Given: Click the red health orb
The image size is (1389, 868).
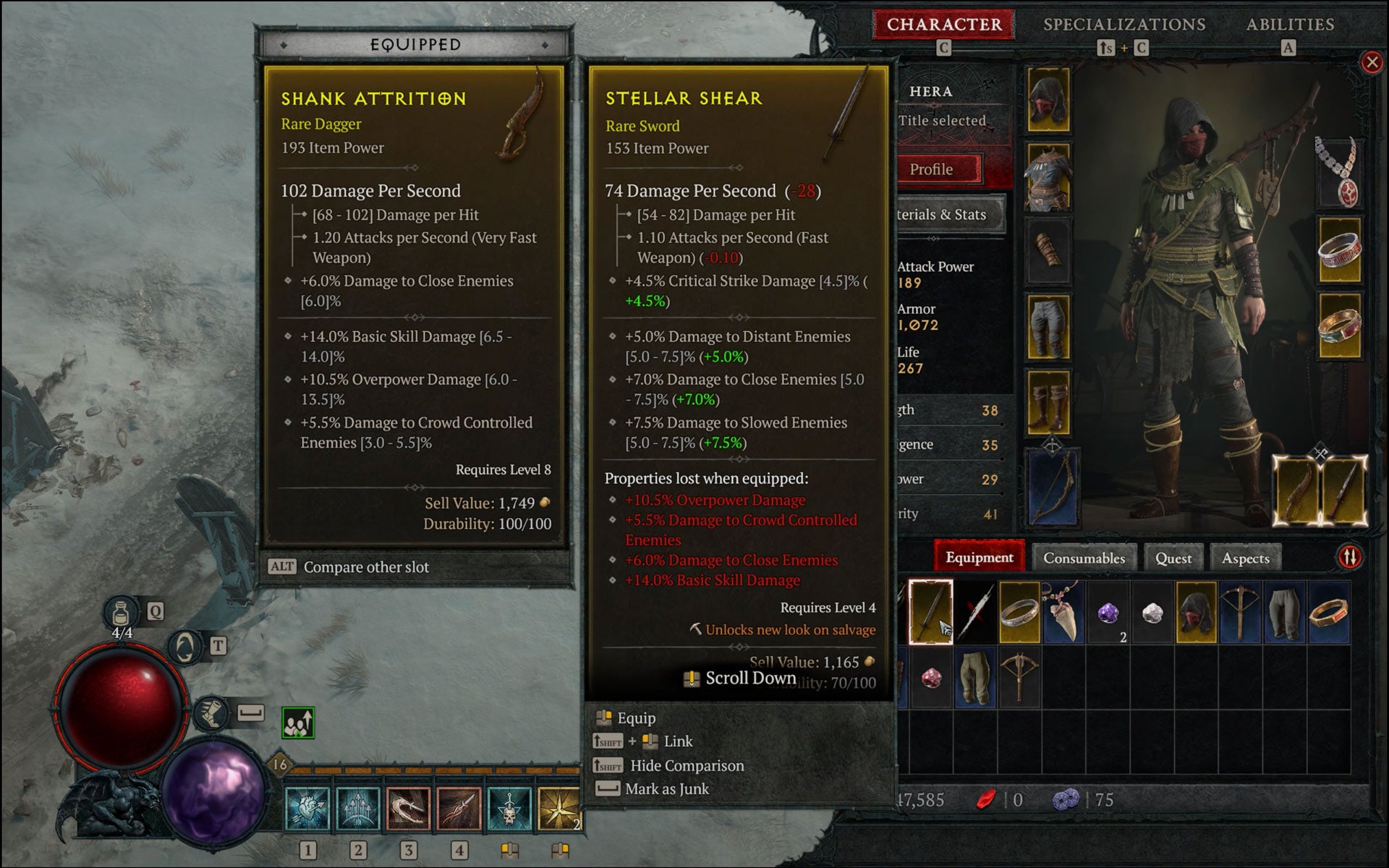Looking at the screenshot, I should click(x=122, y=705).
